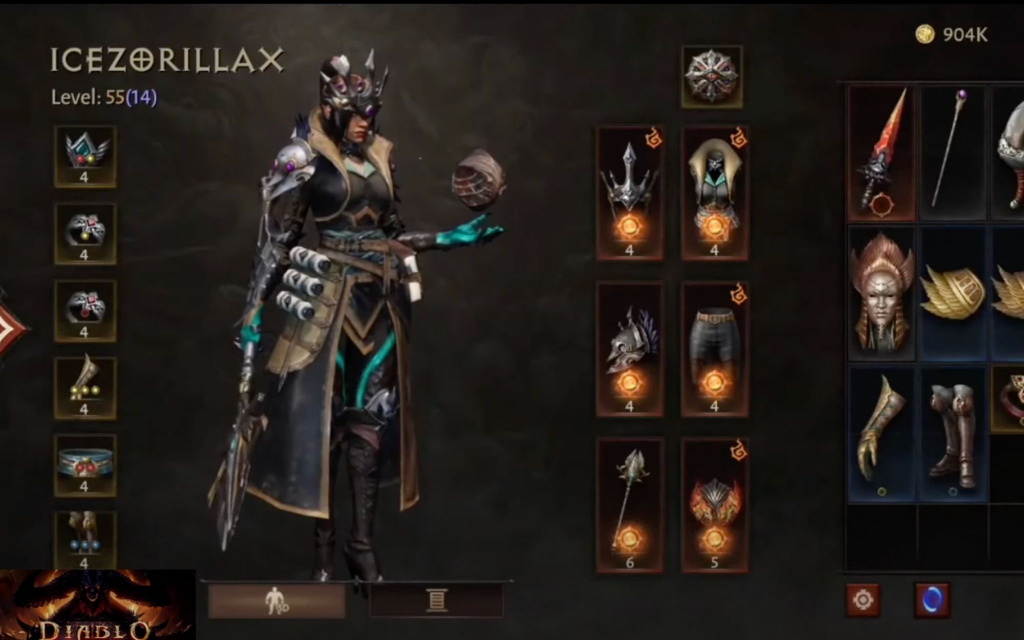Select the equipped spiked shoulder armor
The image size is (1024, 640).
[629, 192]
